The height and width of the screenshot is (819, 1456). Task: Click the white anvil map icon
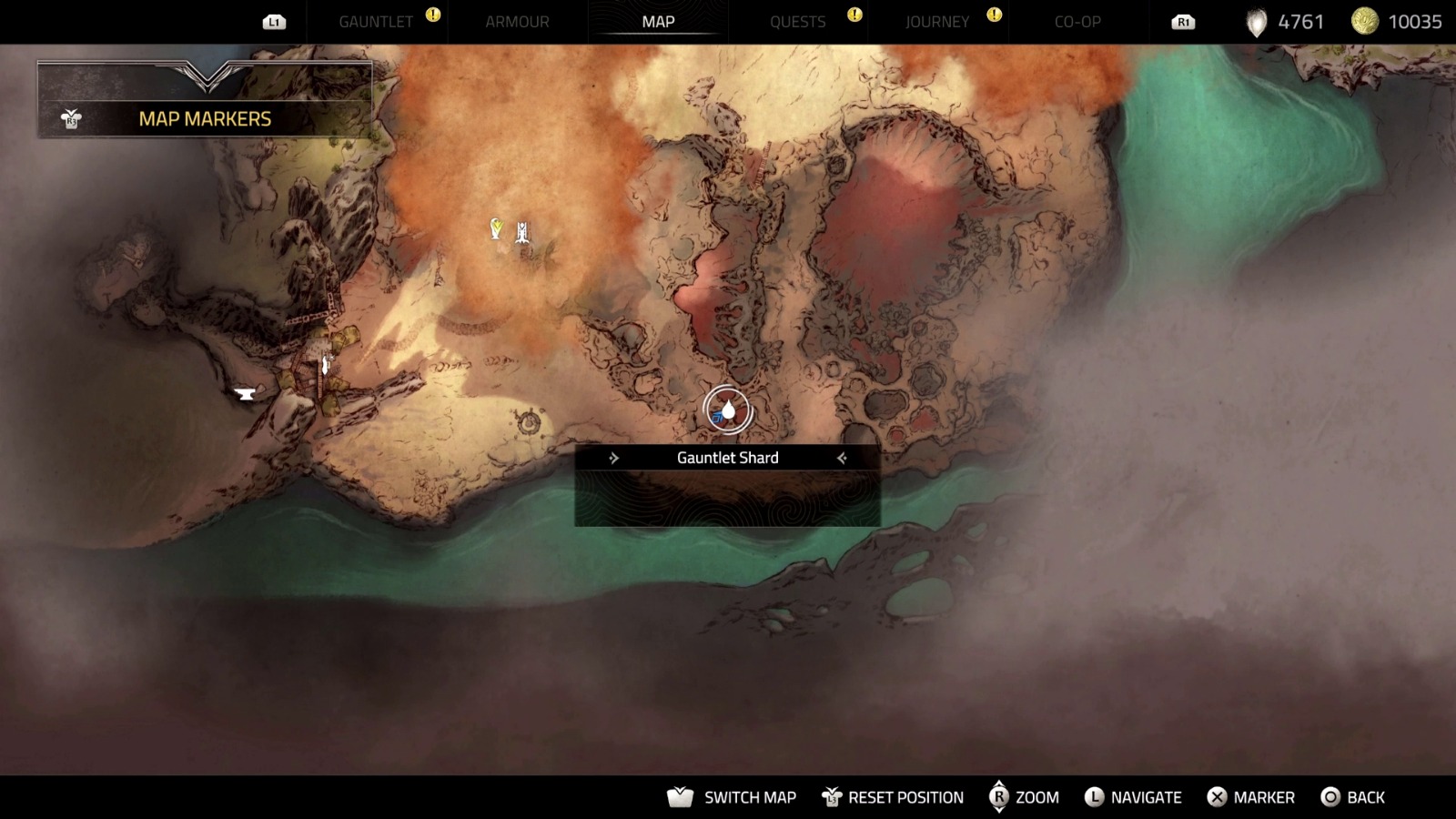(245, 394)
